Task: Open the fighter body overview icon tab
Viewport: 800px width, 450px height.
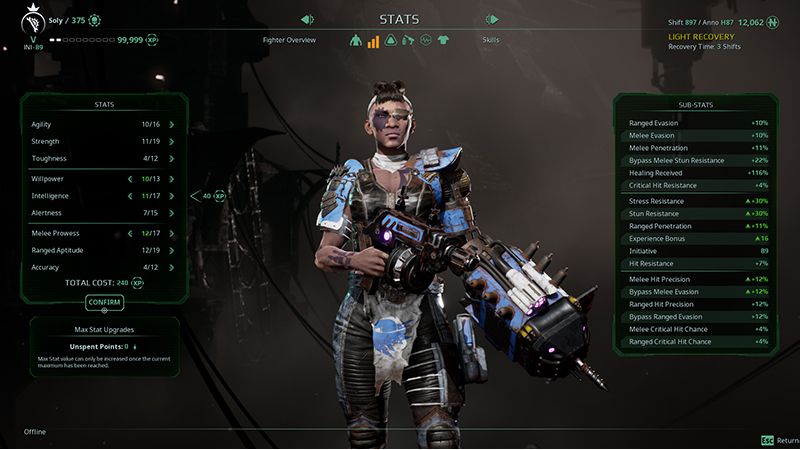Action: tap(355, 41)
